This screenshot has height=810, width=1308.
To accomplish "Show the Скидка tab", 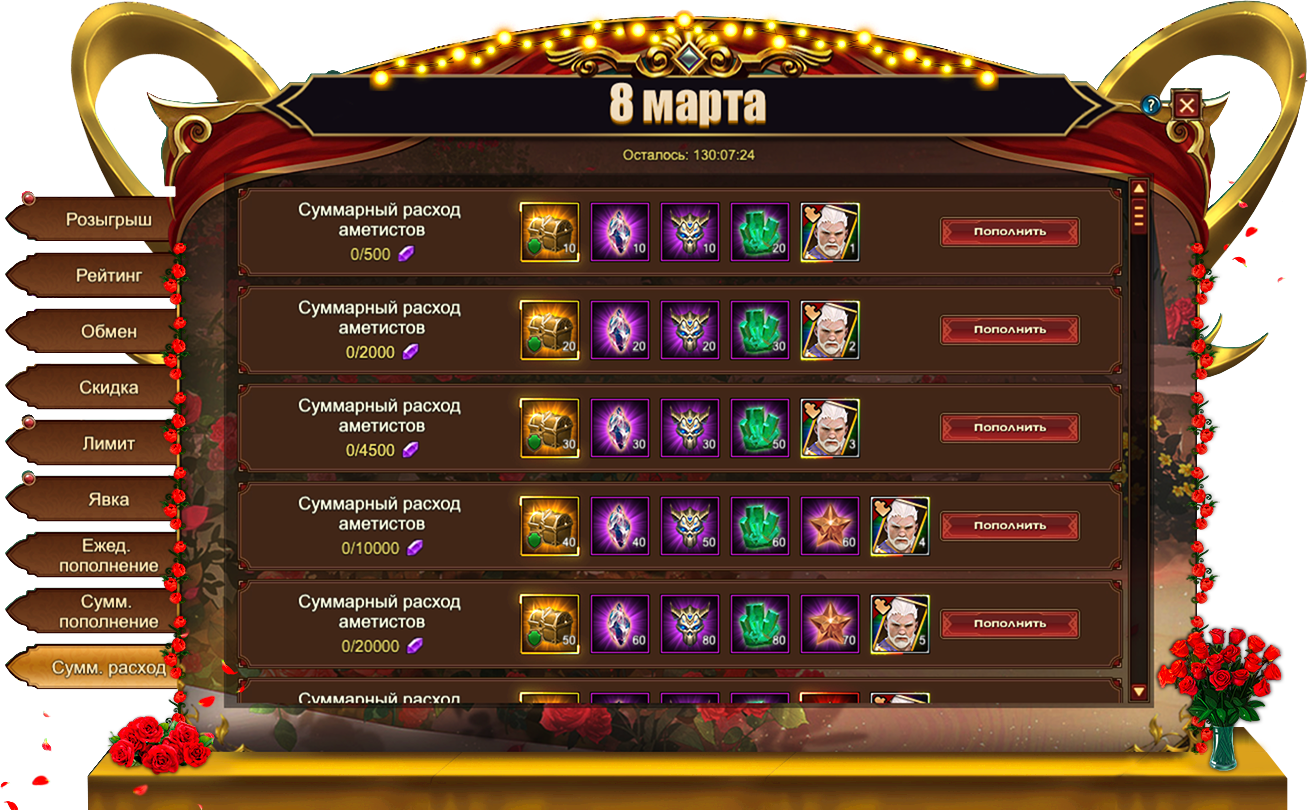I will pyautogui.click(x=108, y=387).
